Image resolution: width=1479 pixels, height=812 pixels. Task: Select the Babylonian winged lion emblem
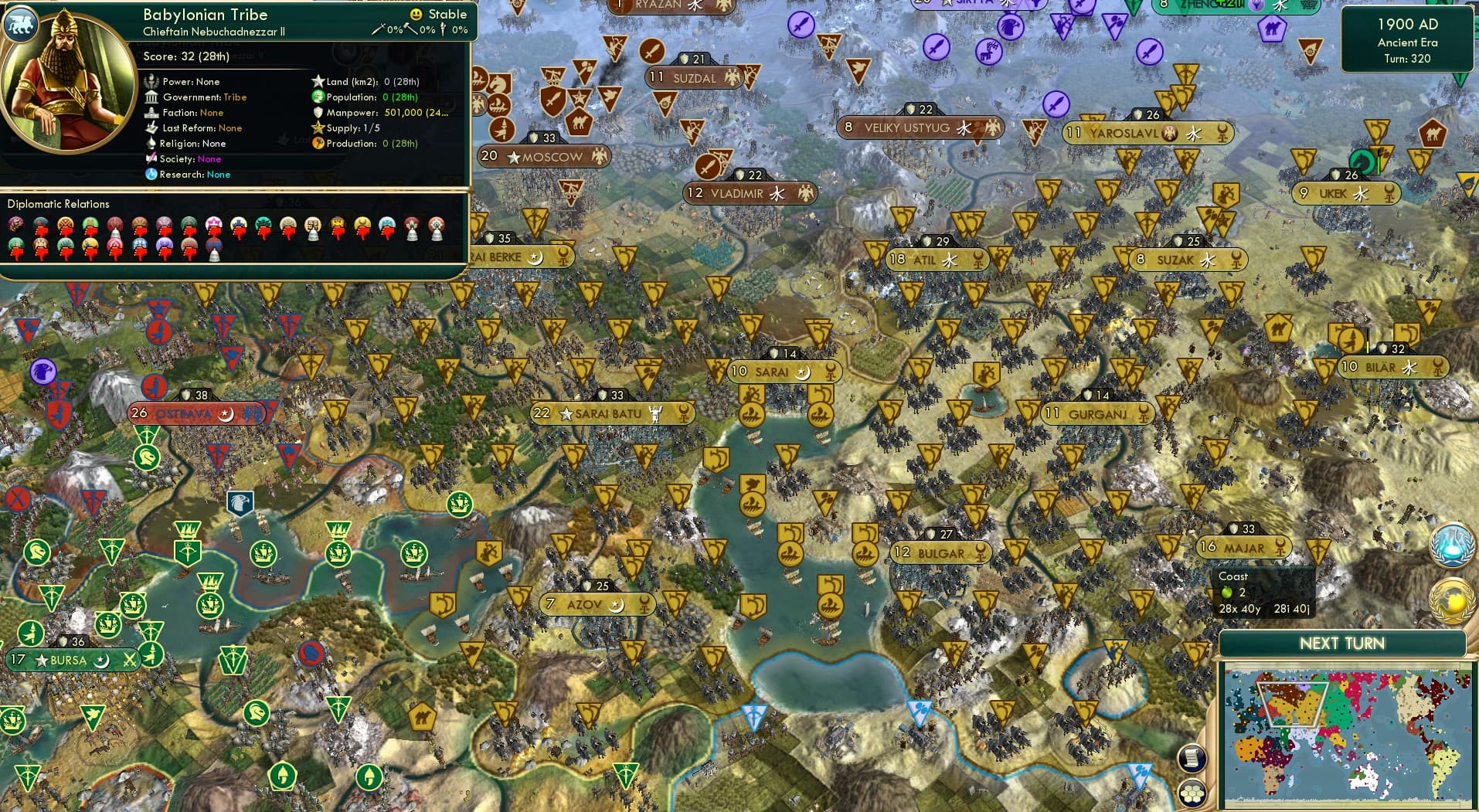click(x=21, y=24)
